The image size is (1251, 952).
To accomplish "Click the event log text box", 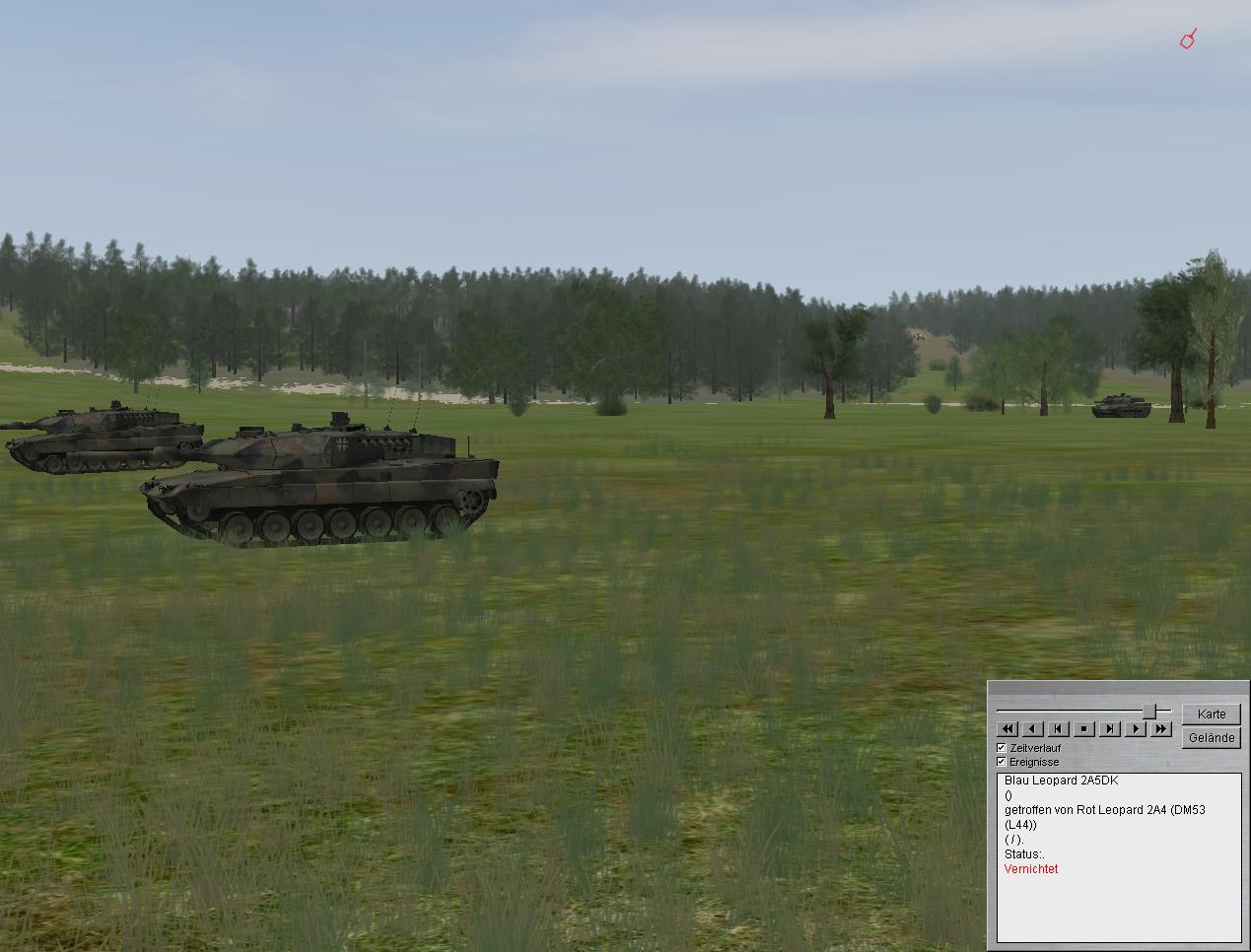I will (x=1119, y=857).
